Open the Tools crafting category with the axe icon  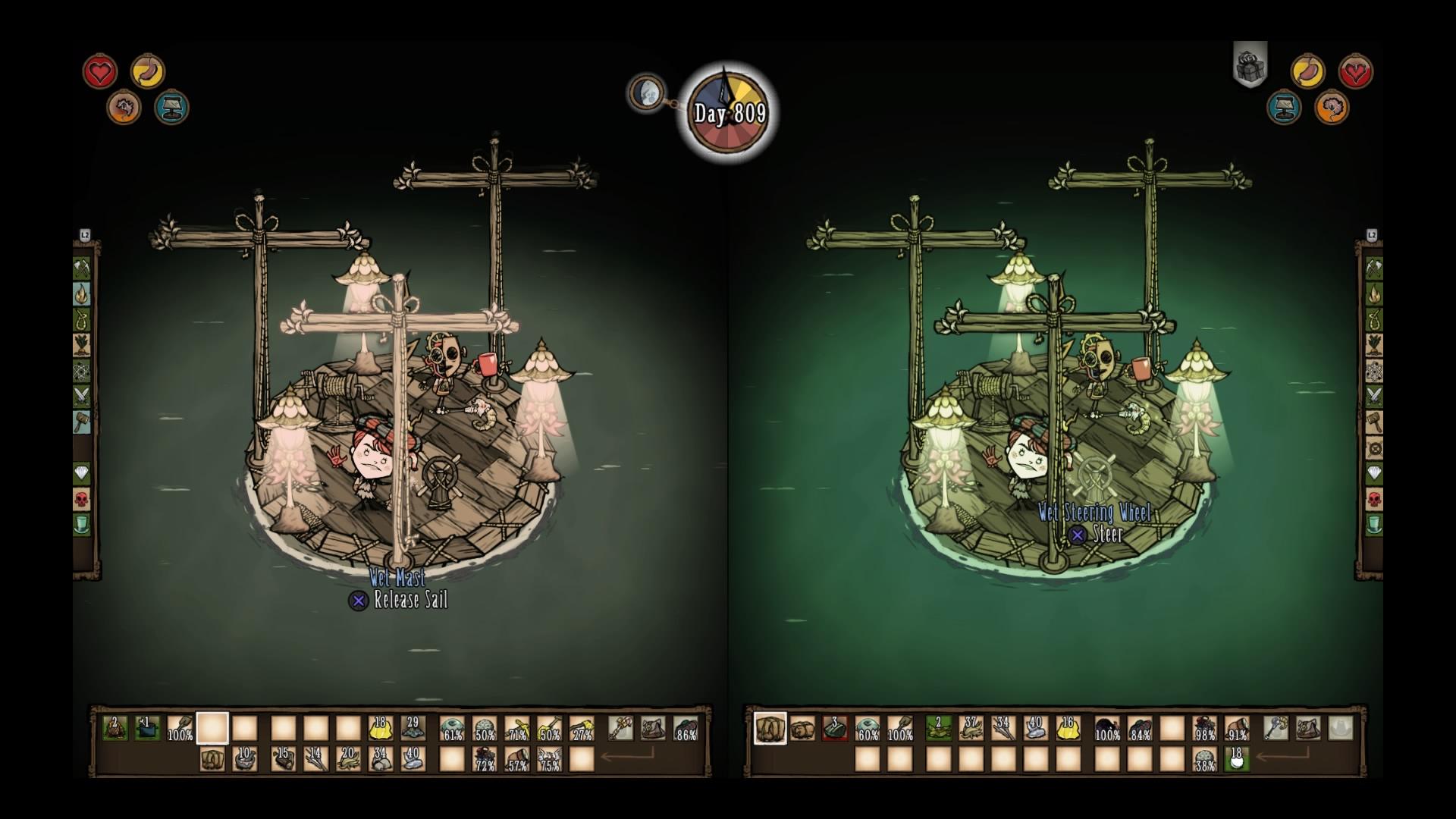pos(83,268)
